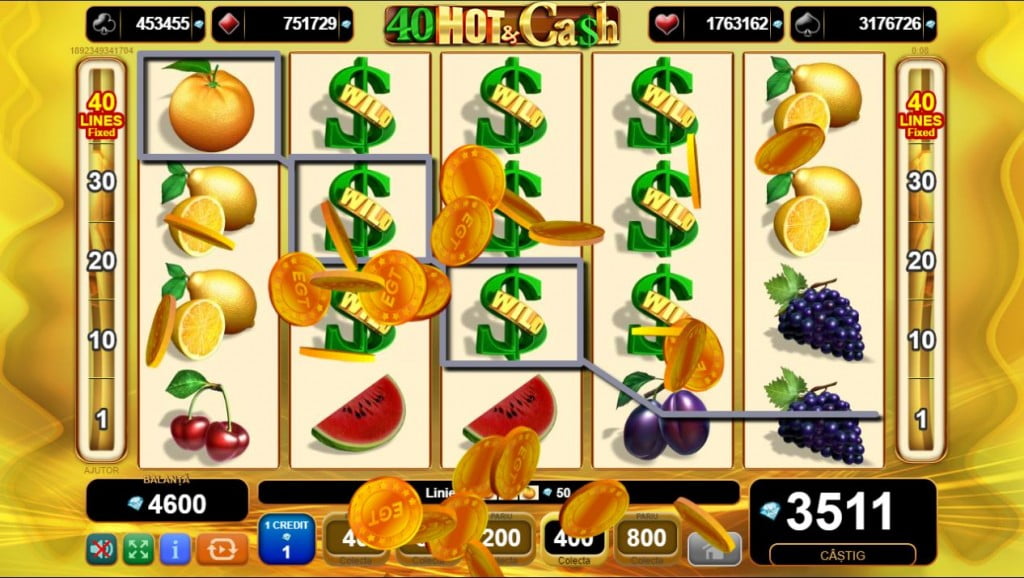Activate the orange autoplay button
Viewport: 1024px width, 578px height.
pos(221,548)
